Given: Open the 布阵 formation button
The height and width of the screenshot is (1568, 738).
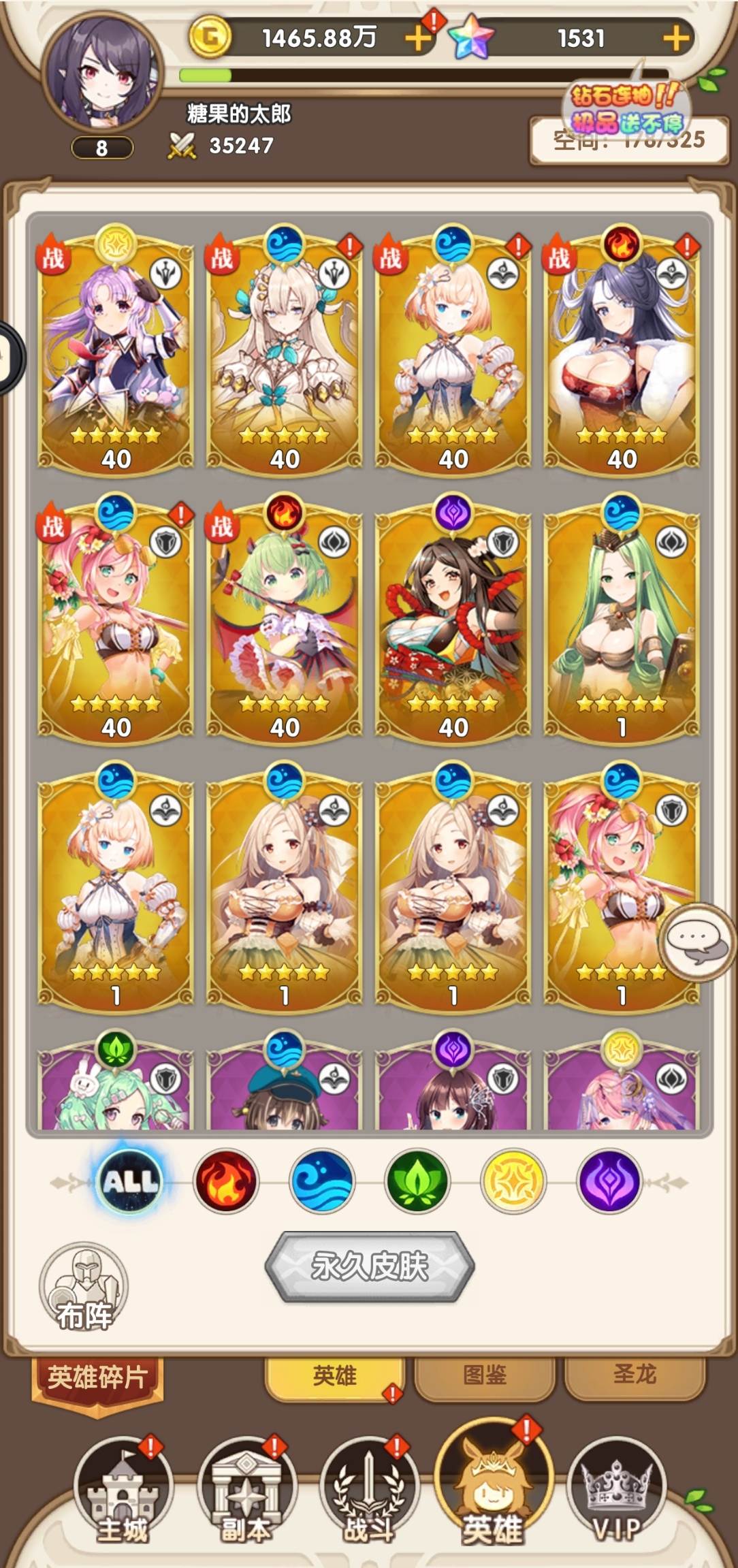Looking at the screenshot, I should (x=84, y=1287).
